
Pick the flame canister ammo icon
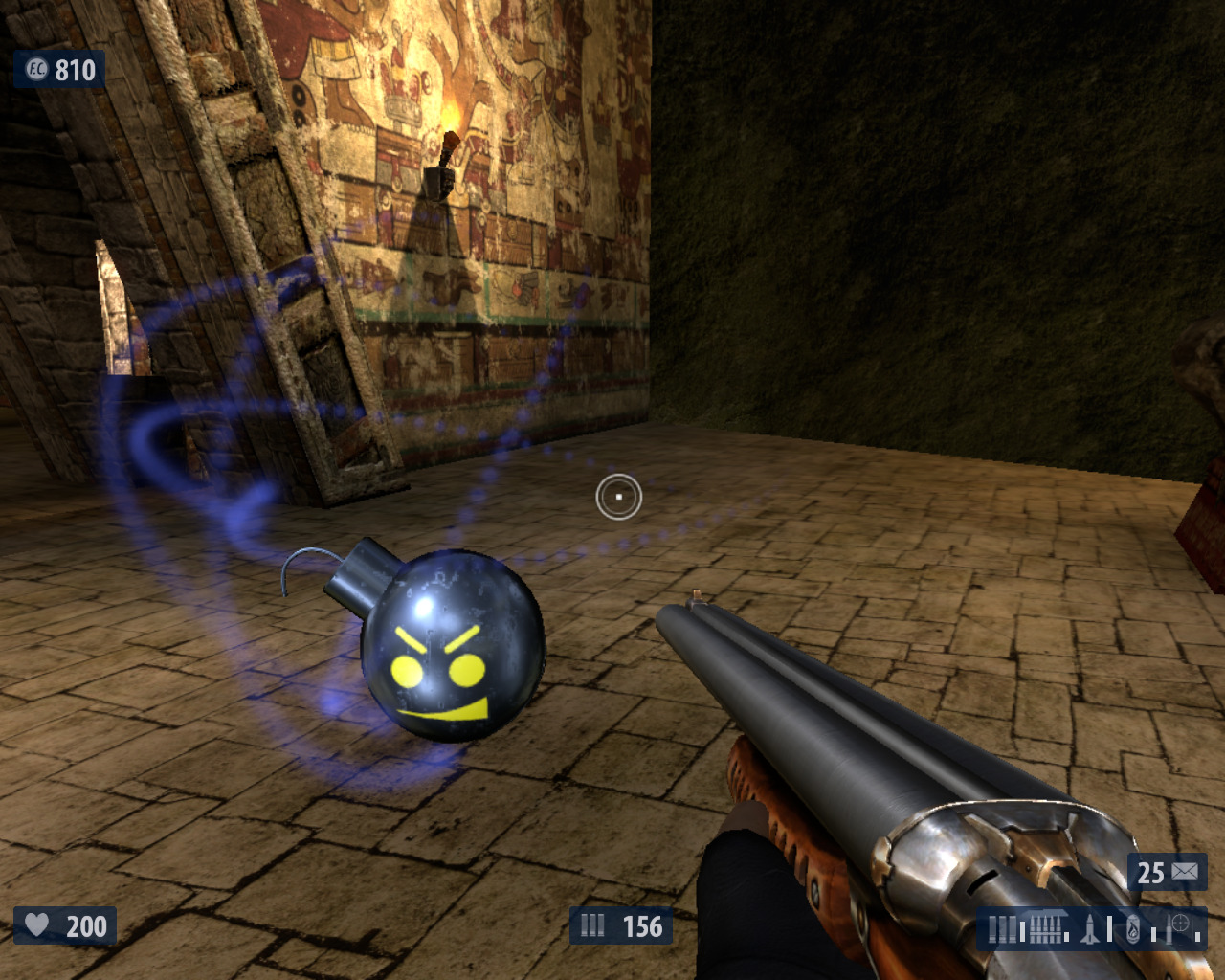[1133, 928]
